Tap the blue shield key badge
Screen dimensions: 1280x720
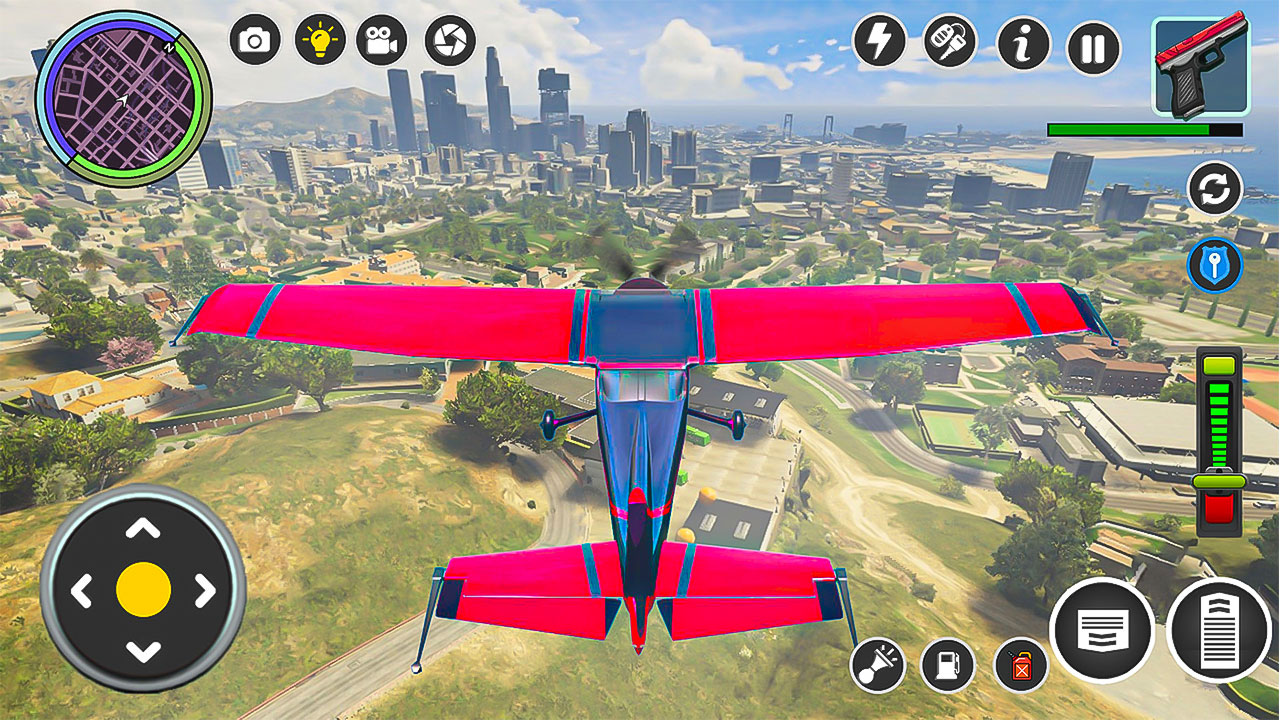(1214, 266)
